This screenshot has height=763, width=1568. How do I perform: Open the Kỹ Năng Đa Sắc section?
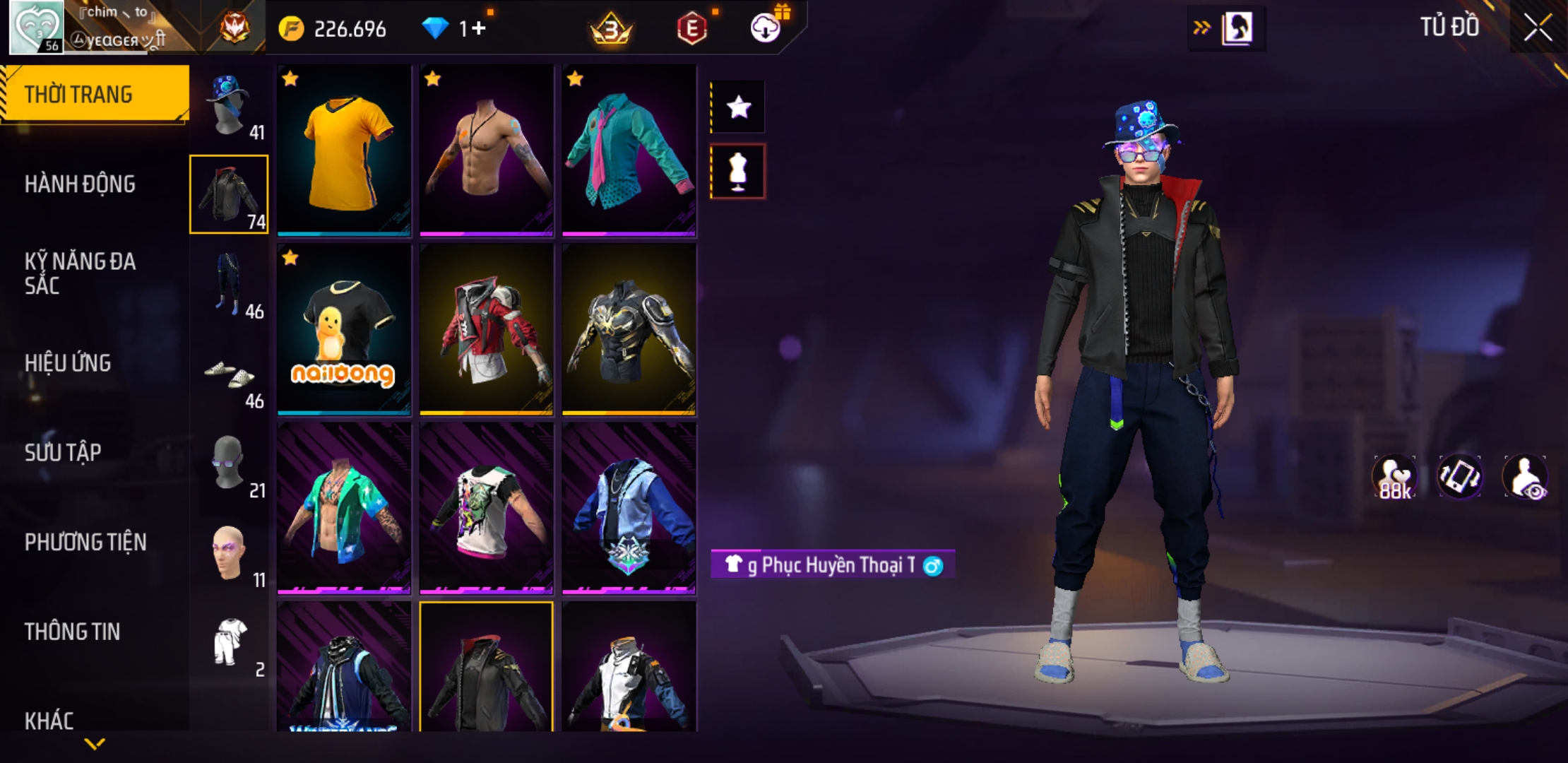pyautogui.click(x=80, y=273)
